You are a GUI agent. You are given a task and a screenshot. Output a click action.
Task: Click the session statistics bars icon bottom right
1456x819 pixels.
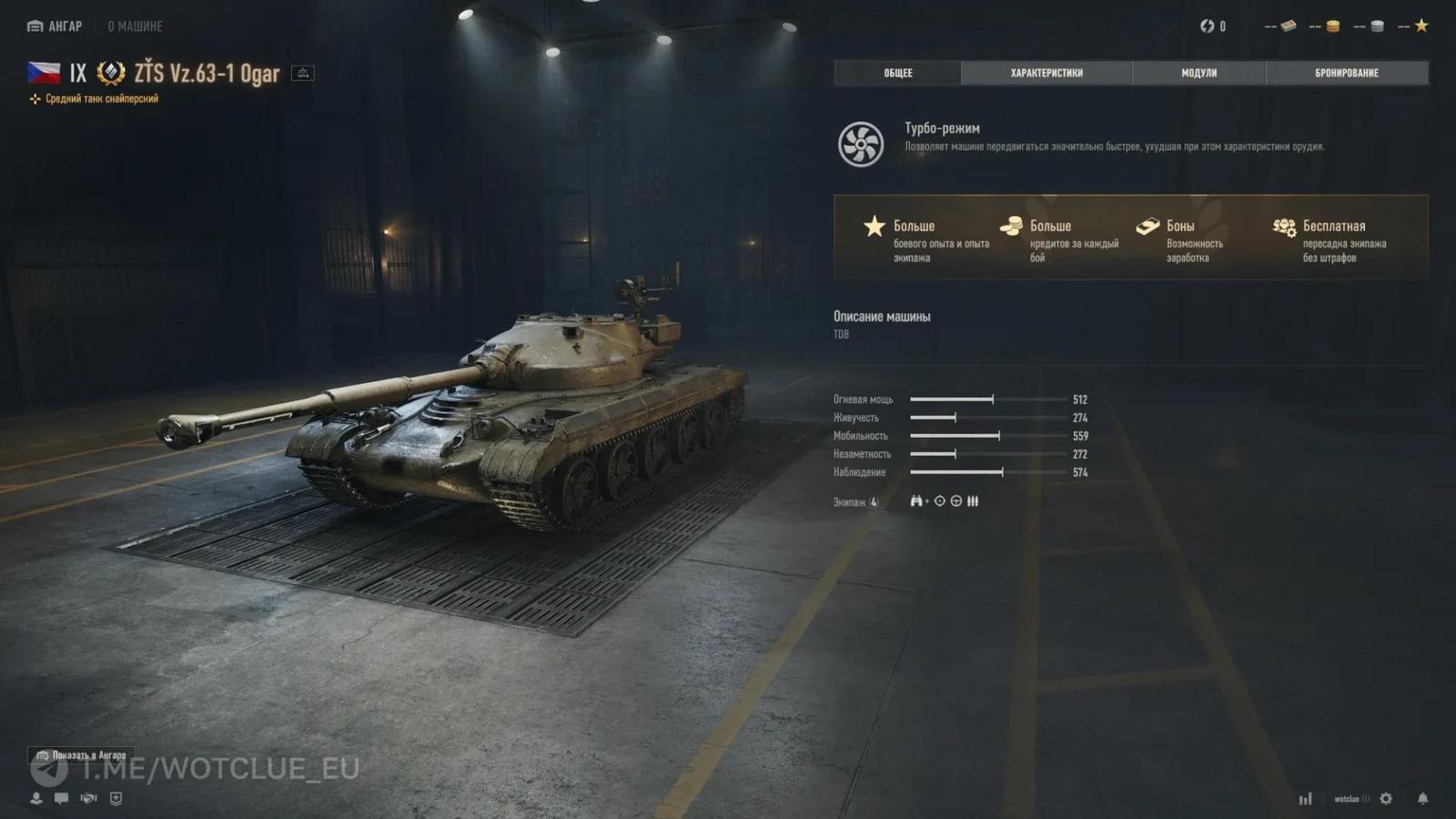coord(1306,798)
